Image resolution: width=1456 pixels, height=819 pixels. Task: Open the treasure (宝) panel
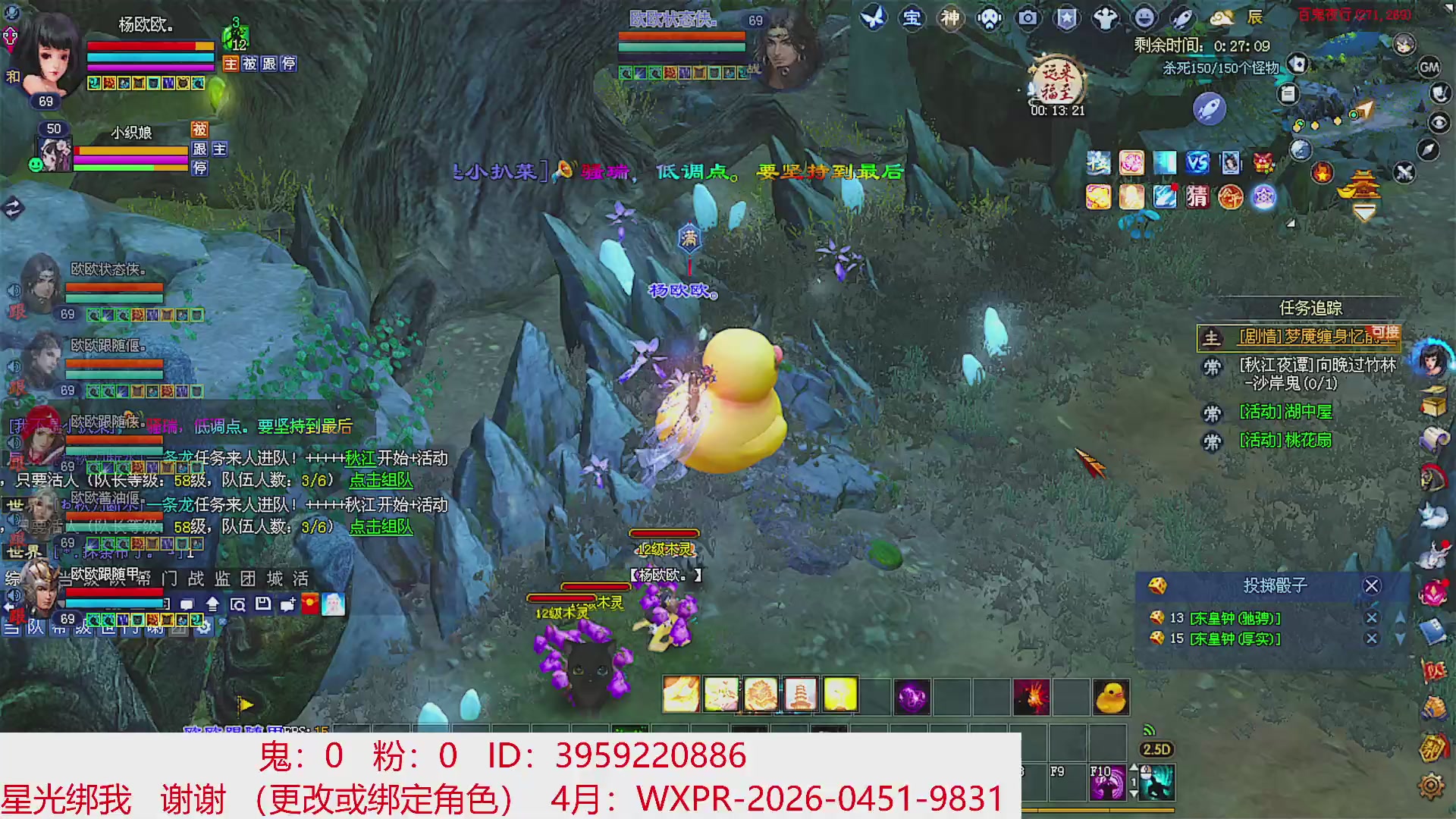912,19
